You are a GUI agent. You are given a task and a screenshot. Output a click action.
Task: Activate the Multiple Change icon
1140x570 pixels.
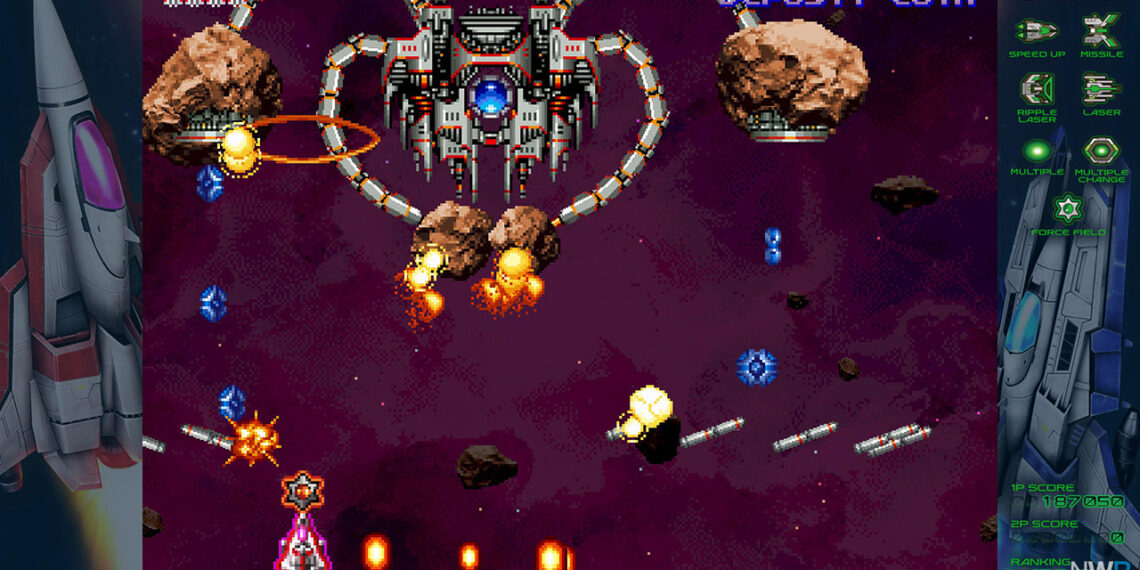[x=1101, y=151]
